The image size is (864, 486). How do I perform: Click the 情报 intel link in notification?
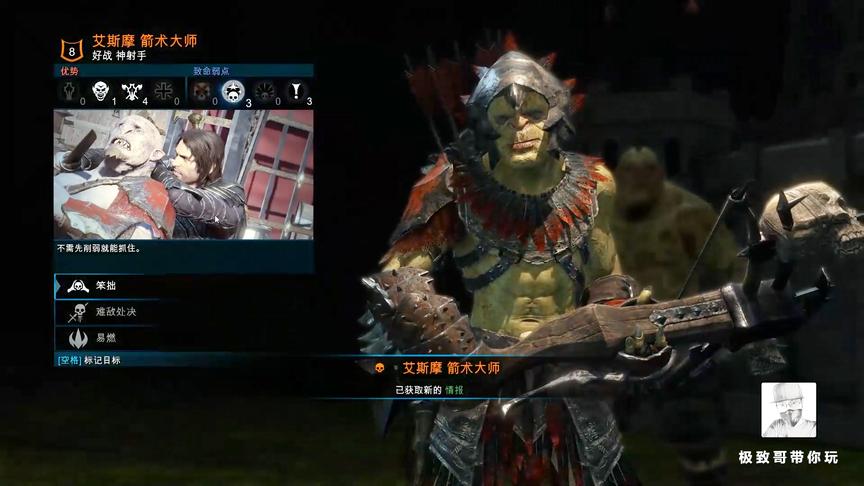[x=454, y=389]
